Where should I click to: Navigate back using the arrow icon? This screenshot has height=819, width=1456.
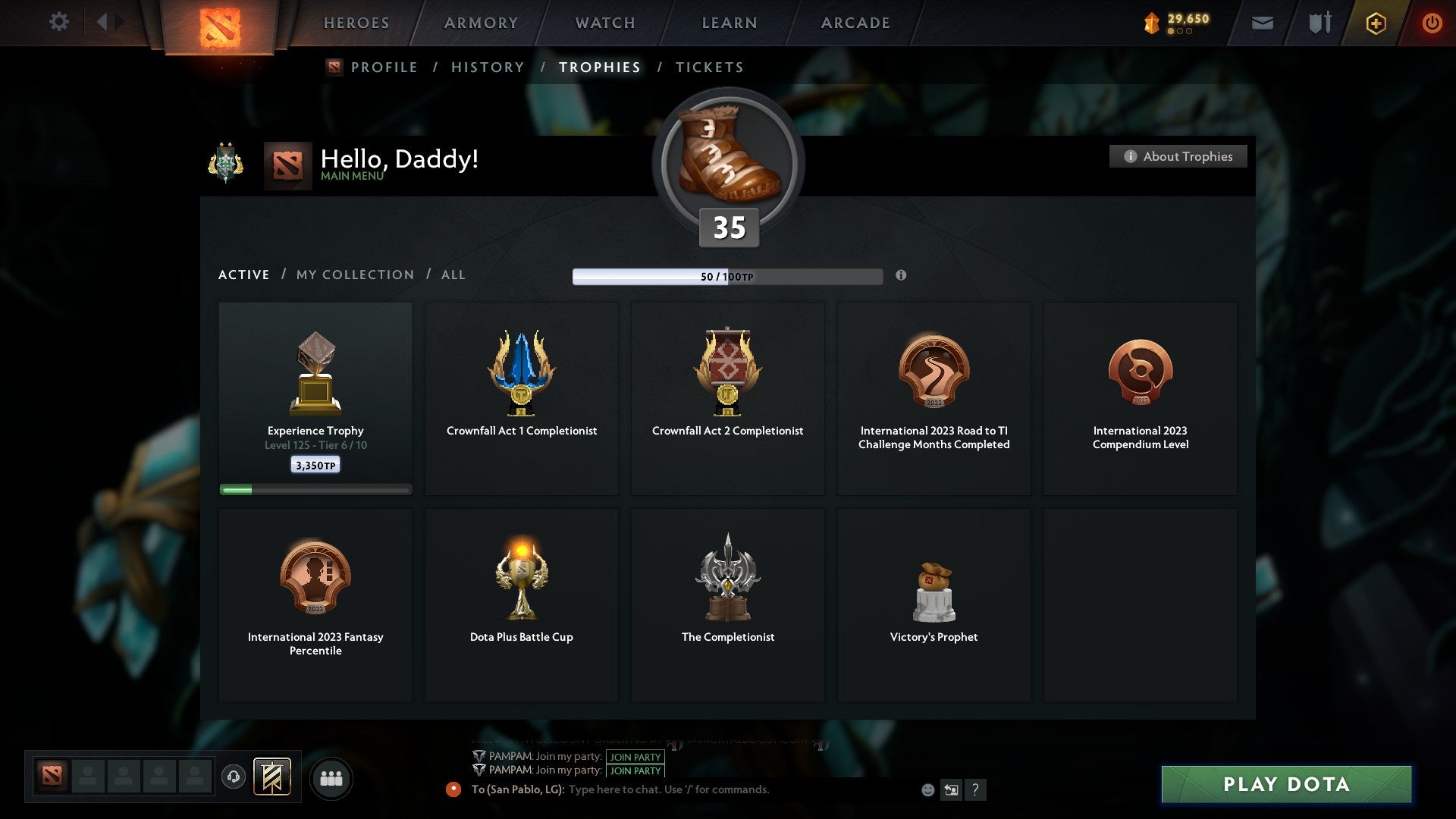[105, 22]
